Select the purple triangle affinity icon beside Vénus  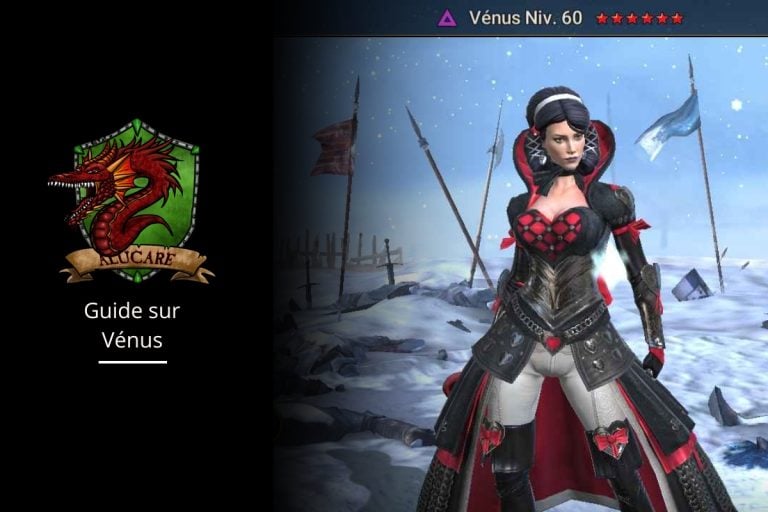click(448, 18)
